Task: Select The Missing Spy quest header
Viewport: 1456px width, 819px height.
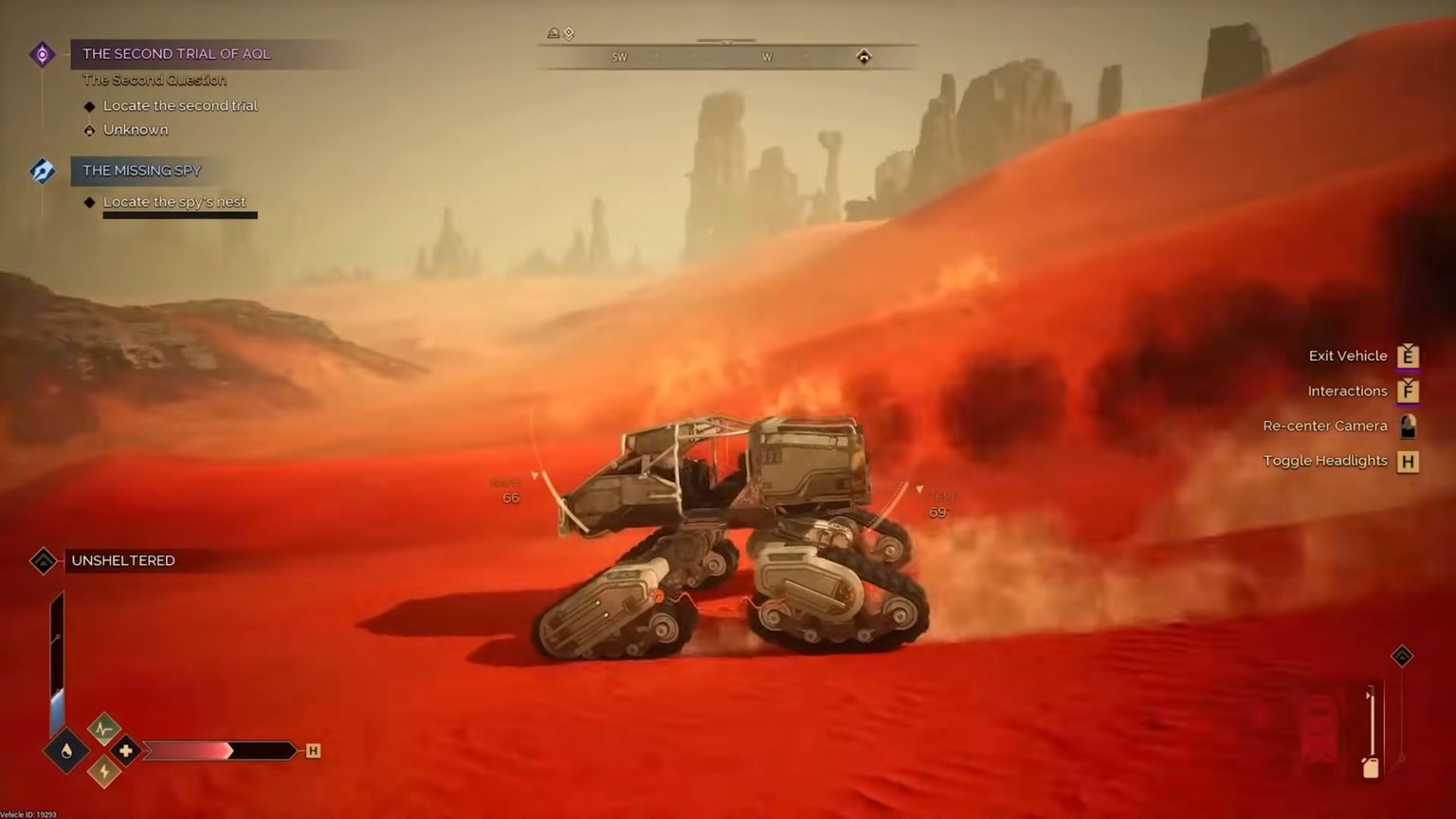Action: pos(142,171)
